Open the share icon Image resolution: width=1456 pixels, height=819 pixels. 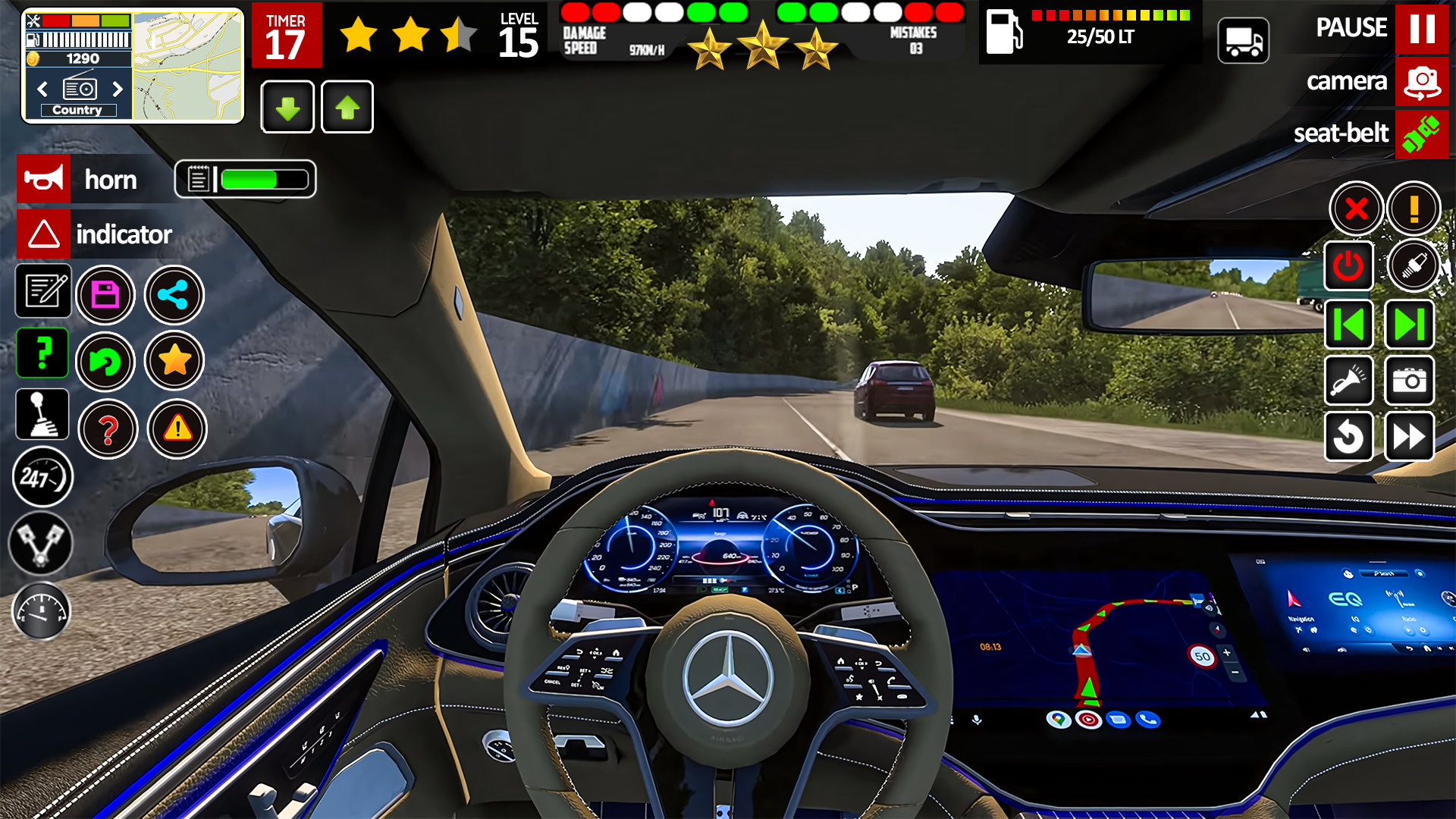174,295
